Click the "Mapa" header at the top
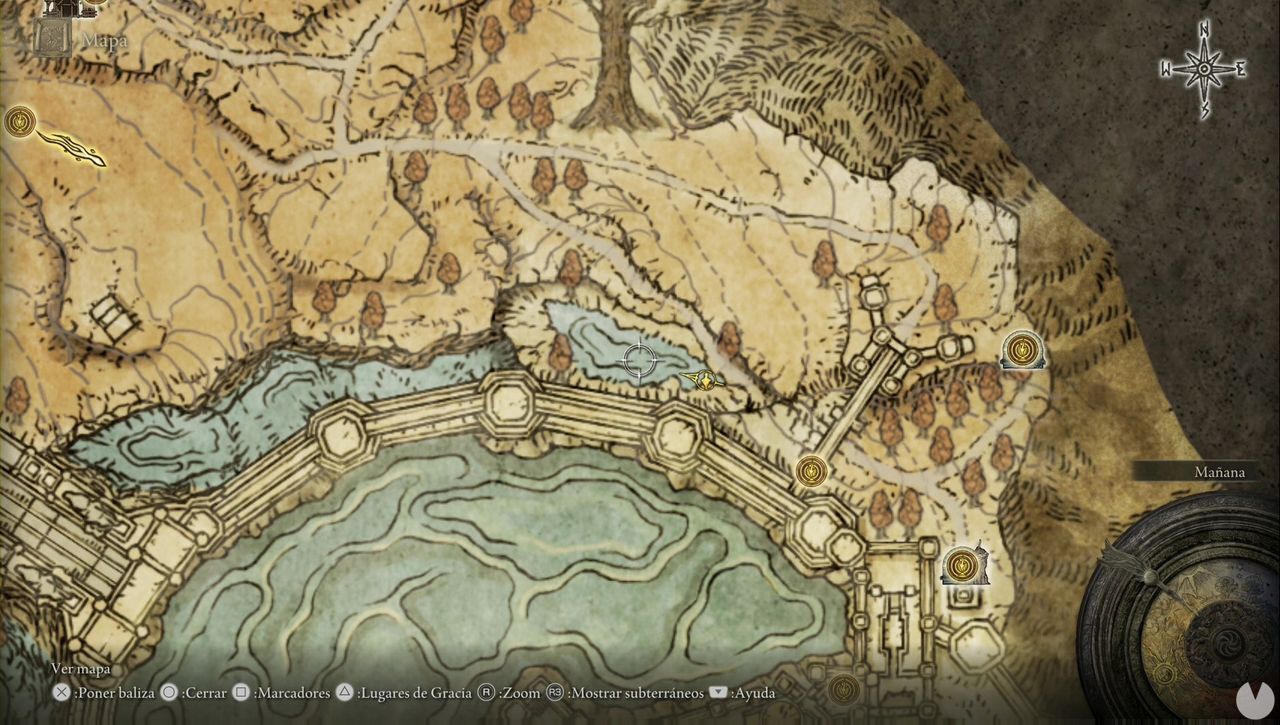Screen dimensions: 1280x725 104,39
